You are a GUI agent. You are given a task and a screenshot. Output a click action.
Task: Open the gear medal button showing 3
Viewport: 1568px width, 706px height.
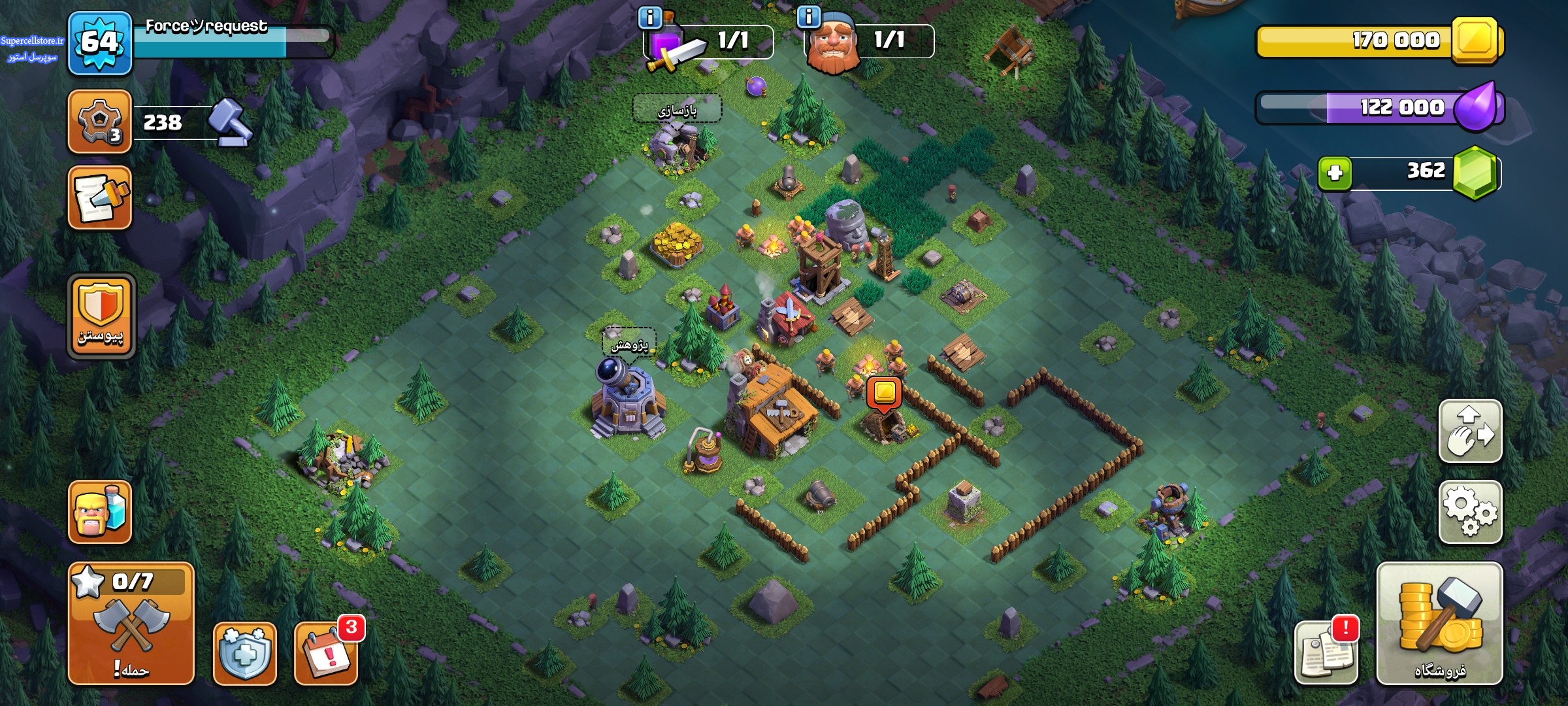pyautogui.click(x=100, y=122)
